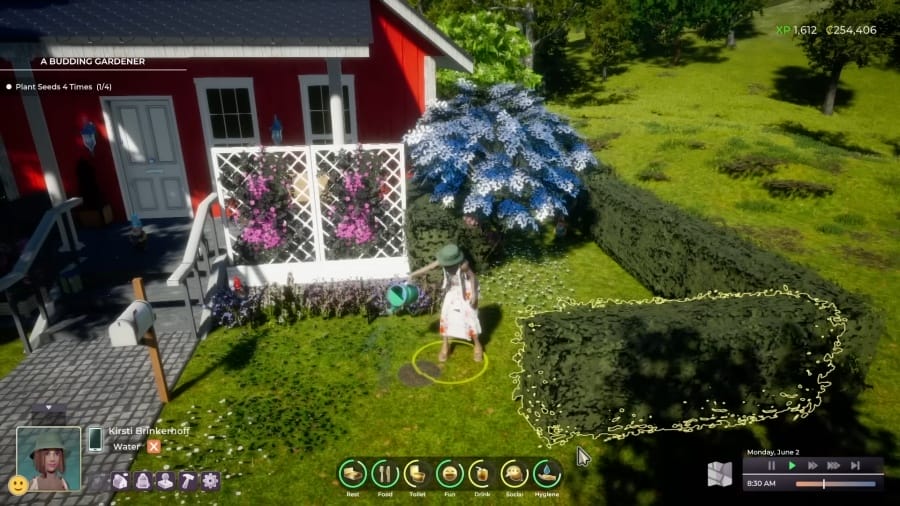Open the folded city map

point(720,474)
